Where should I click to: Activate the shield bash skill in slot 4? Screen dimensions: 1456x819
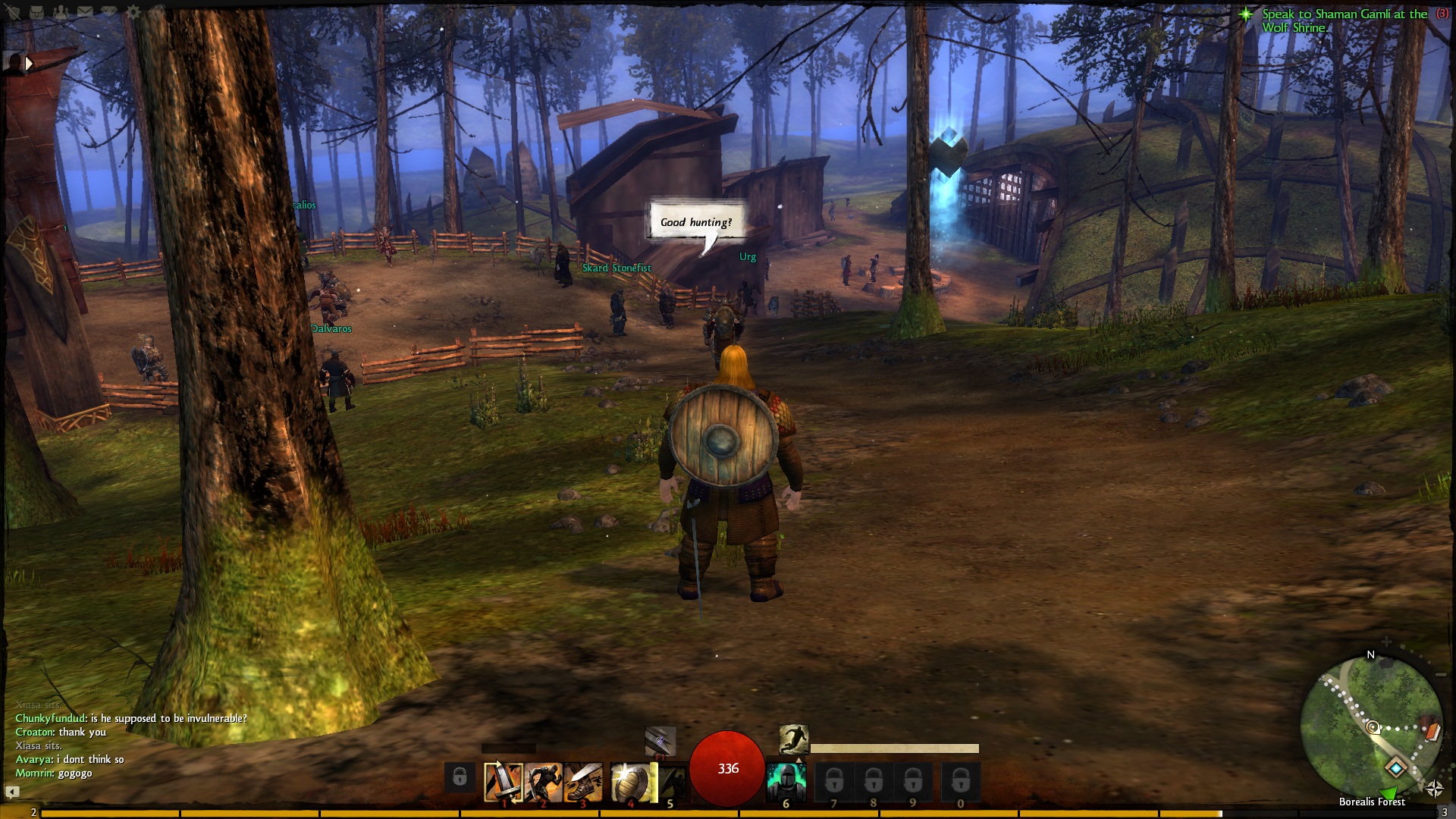tap(632, 782)
